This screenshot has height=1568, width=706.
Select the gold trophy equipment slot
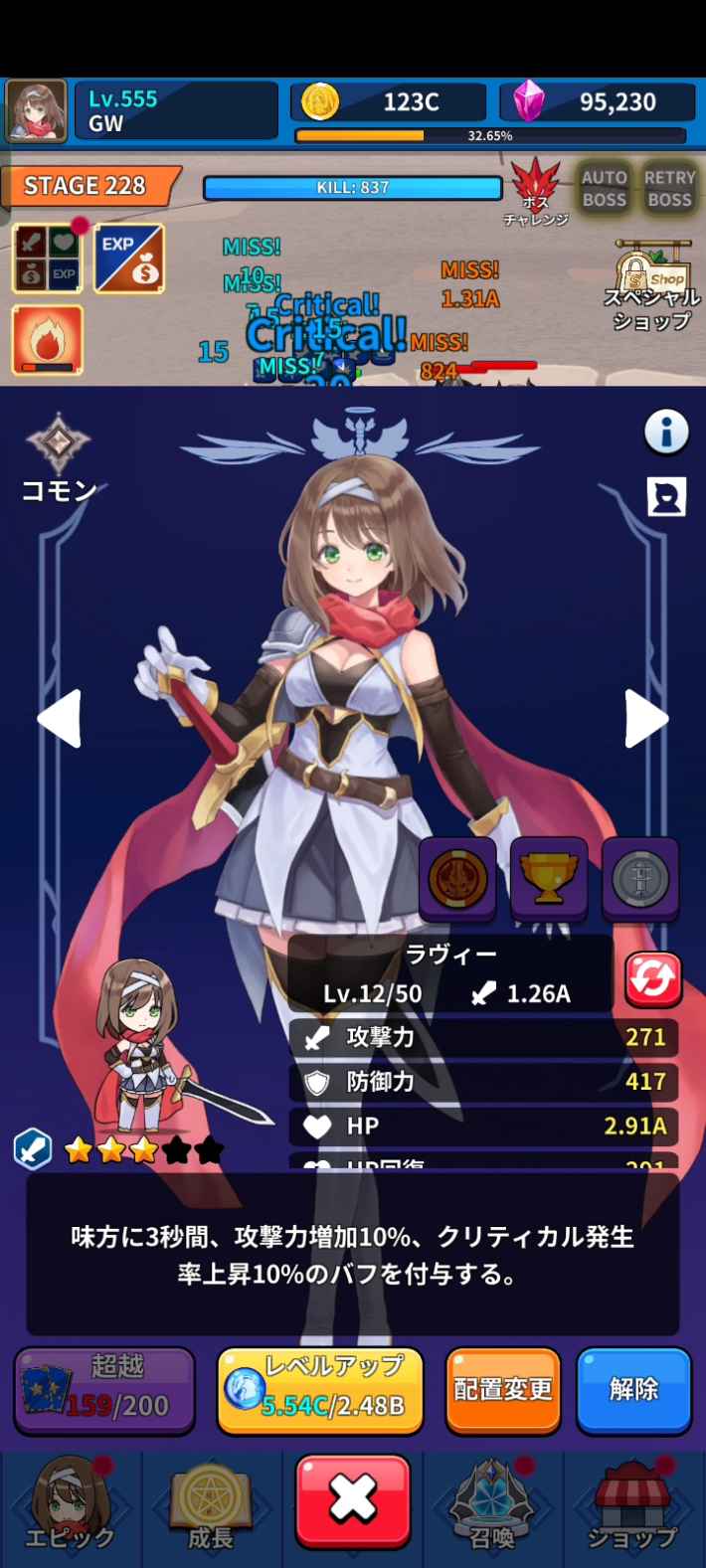[549, 878]
